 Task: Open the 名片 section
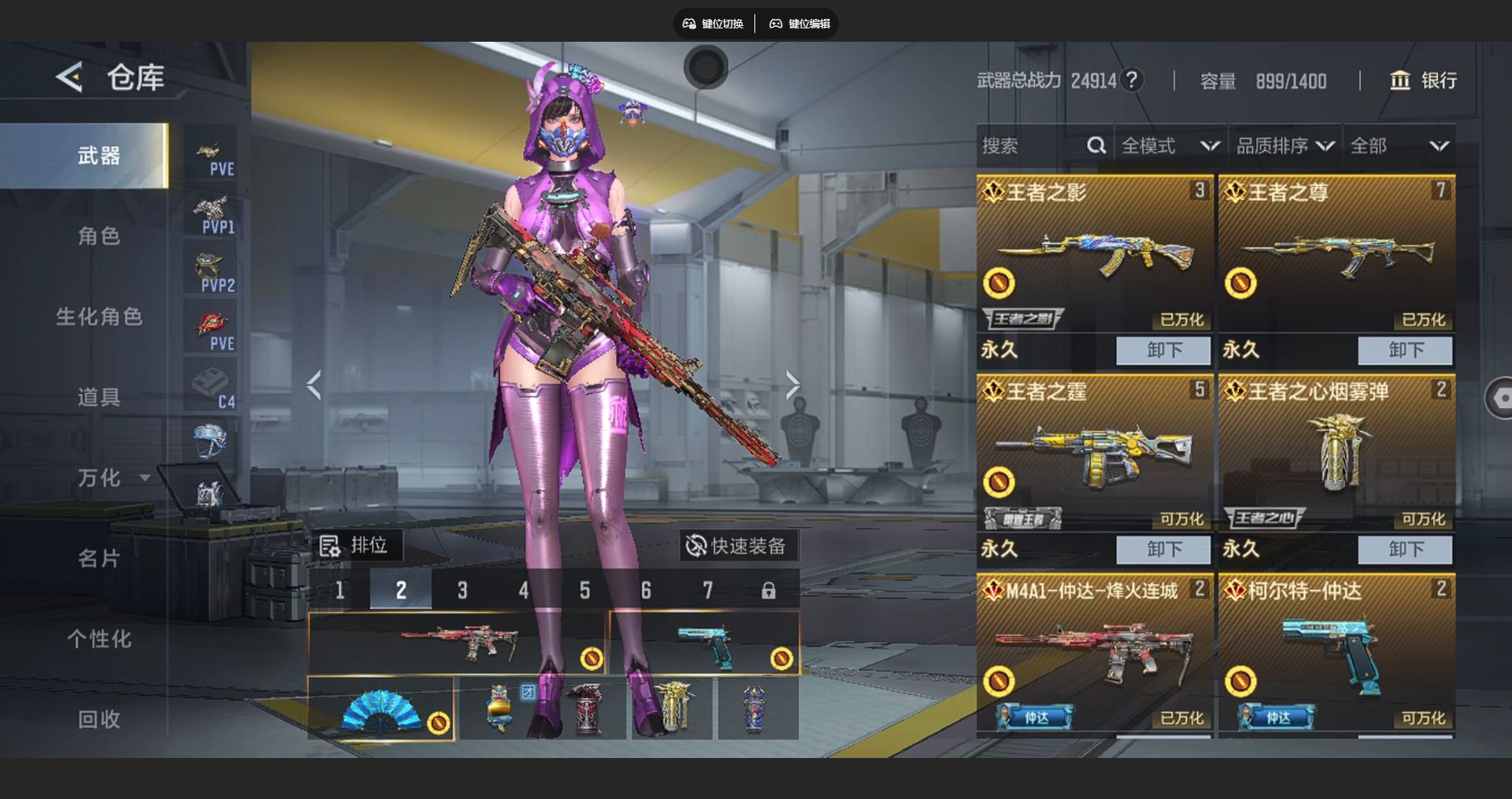(x=98, y=559)
